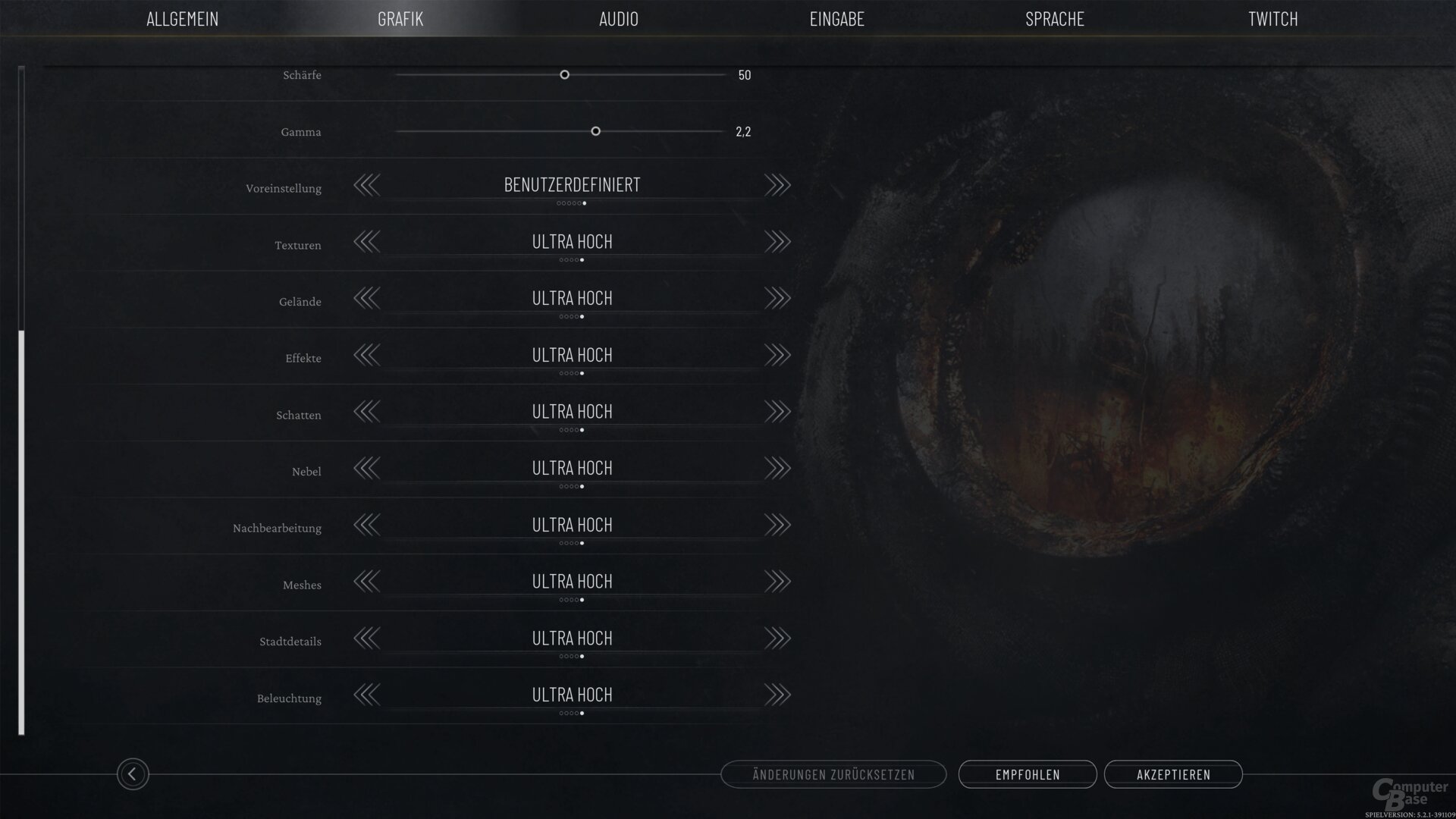
Task: Click the left chevrons beside Gelände
Action: (x=367, y=298)
